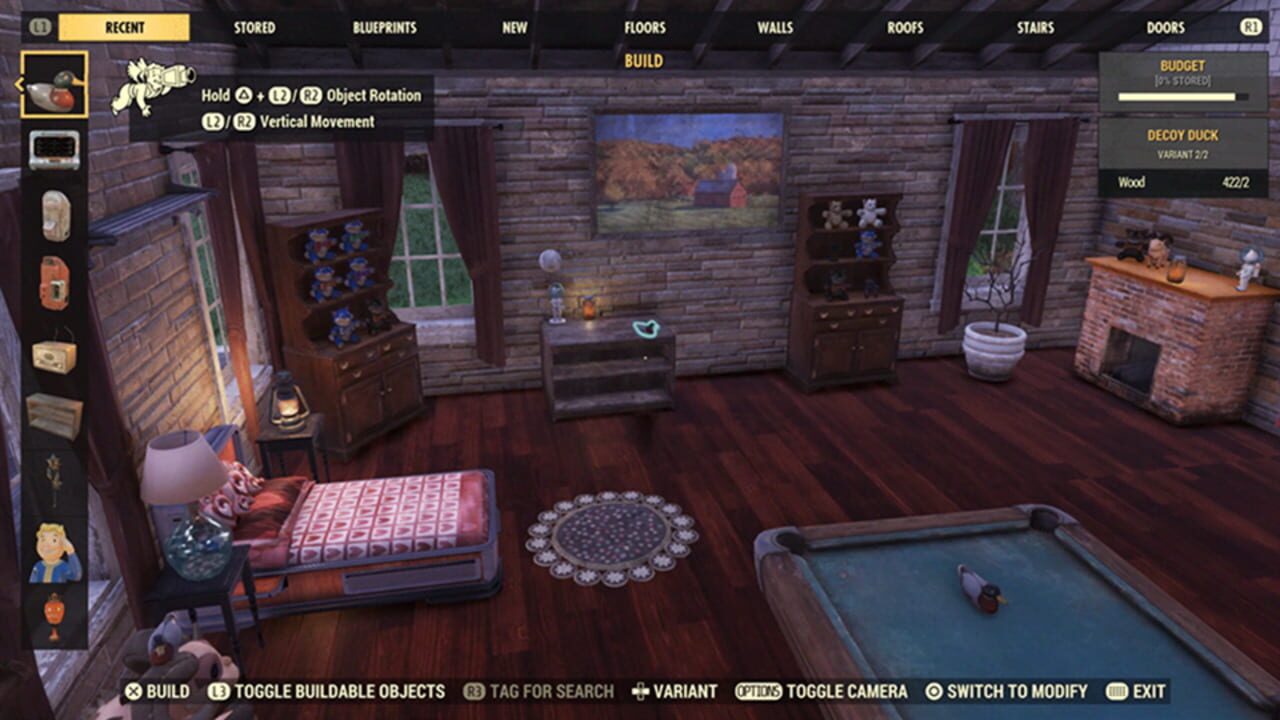The height and width of the screenshot is (720, 1280).
Task: Open the BLUEPRINTS category tab
Action: point(384,28)
